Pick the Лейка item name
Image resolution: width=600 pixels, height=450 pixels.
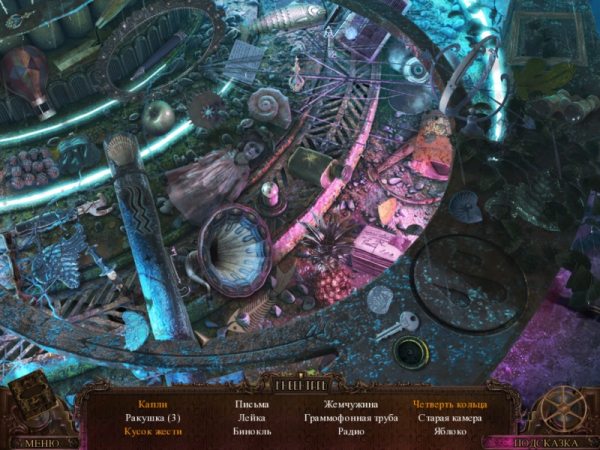[250, 418]
